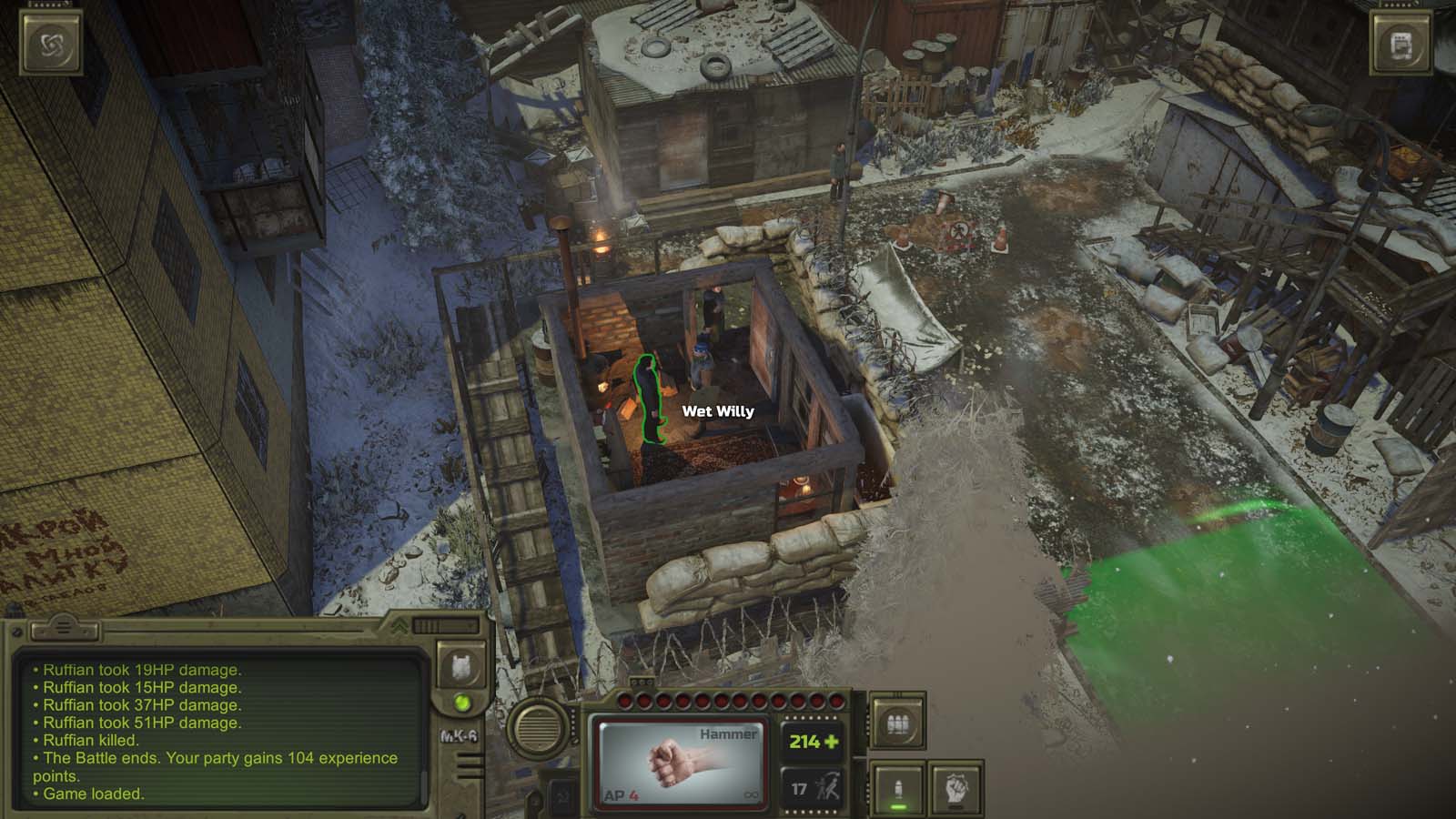
Task: Click the red AP pip row above the weapon panel
Action: coord(731,700)
